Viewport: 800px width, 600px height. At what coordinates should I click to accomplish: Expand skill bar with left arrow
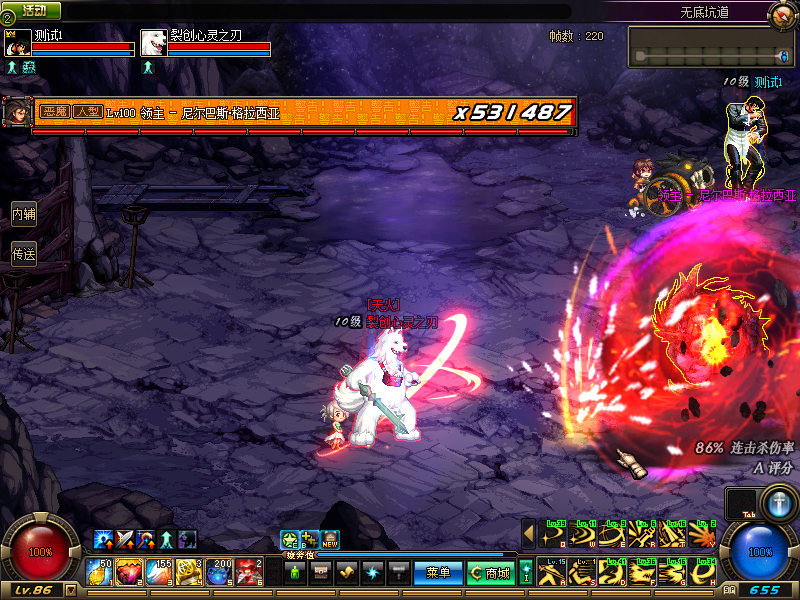click(x=529, y=534)
